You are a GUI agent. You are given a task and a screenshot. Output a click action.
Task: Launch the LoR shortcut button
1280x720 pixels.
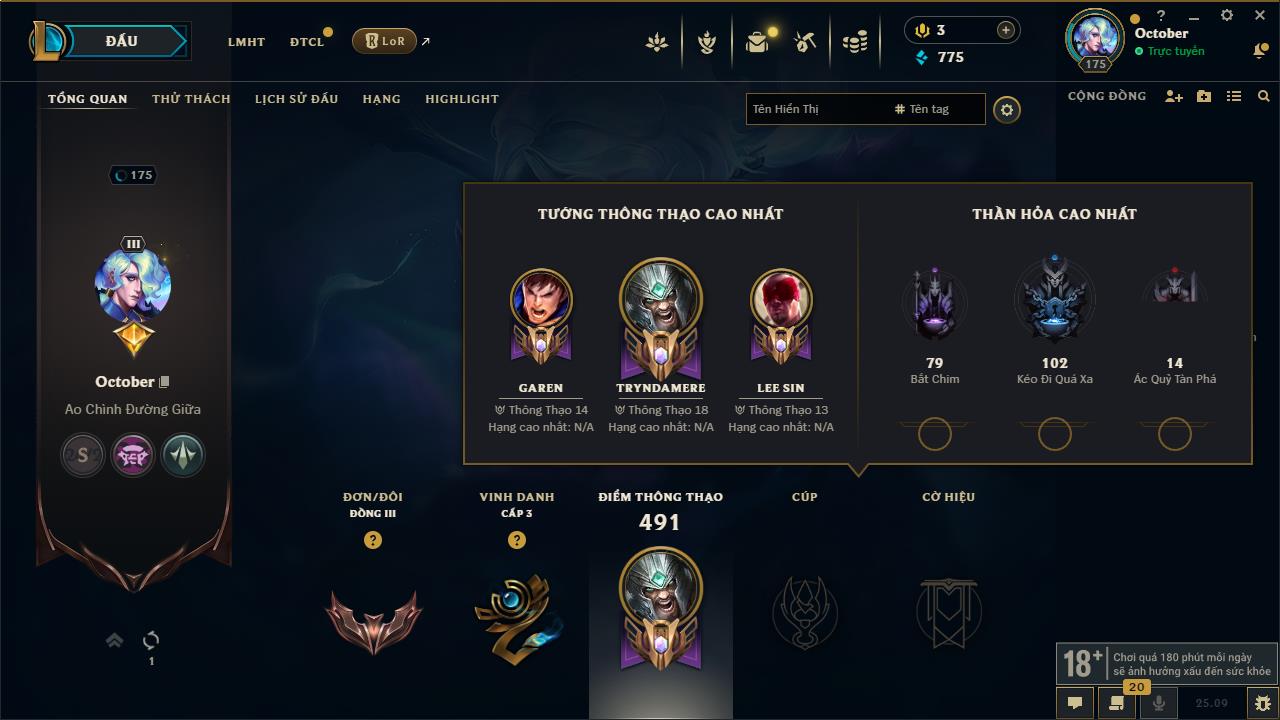pyautogui.click(x=385, y=41)
